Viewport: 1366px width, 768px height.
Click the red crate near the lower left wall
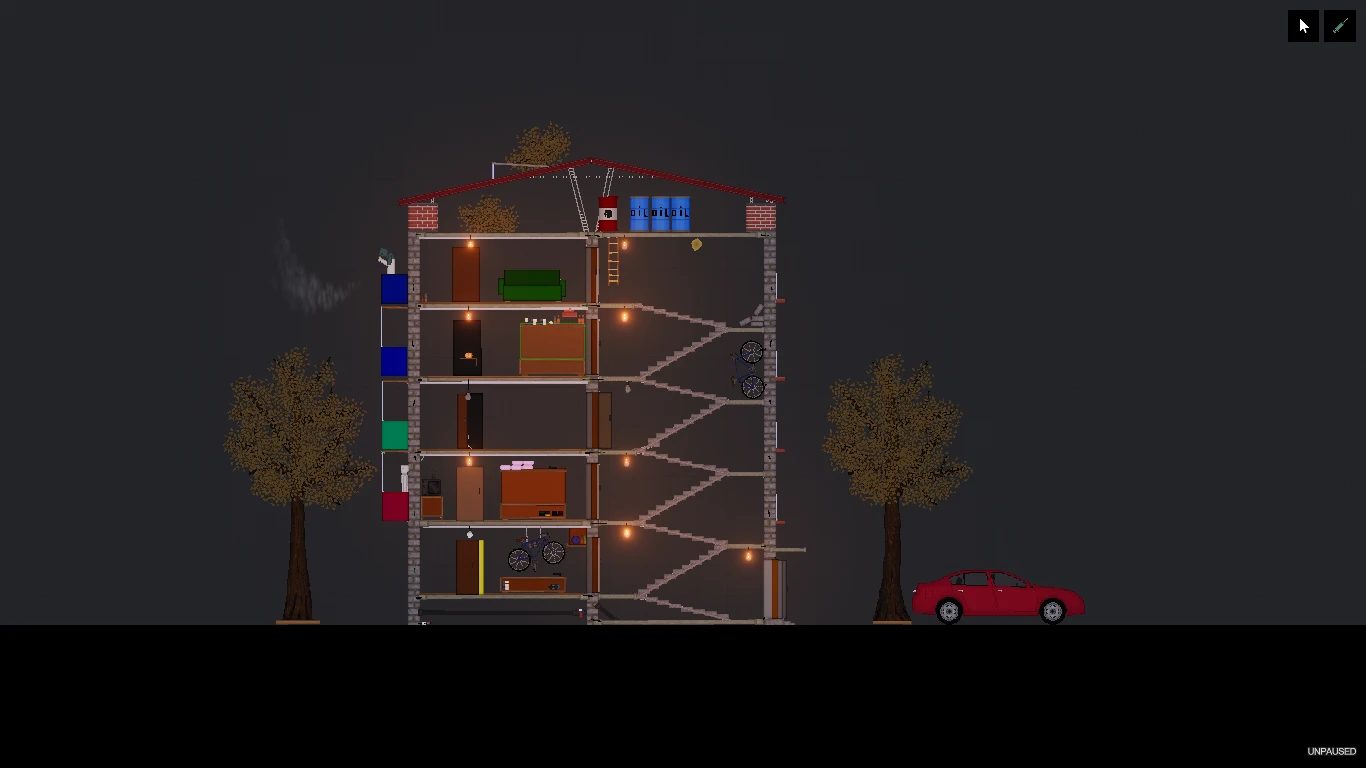tap(394, 507)
